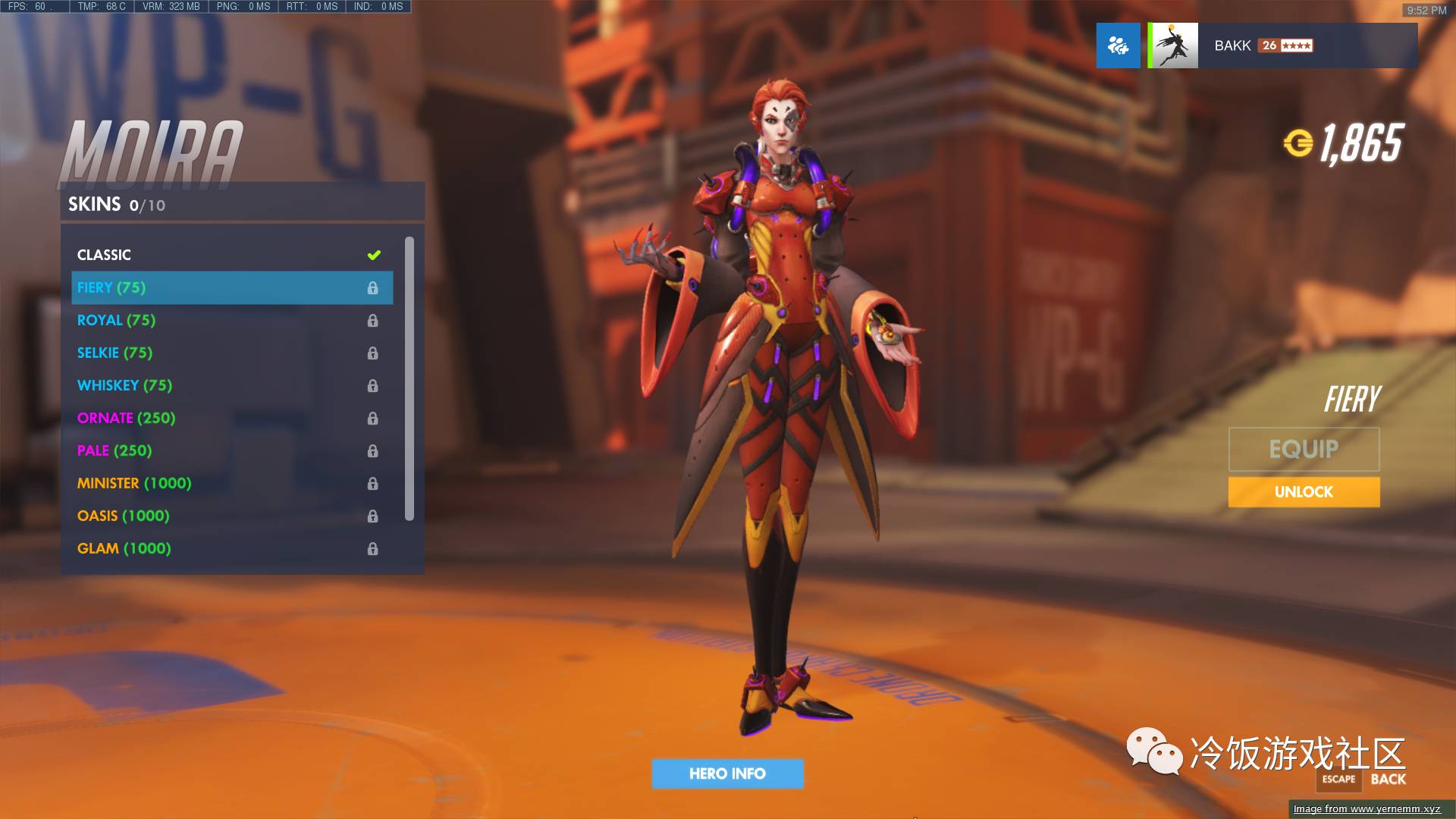The width and height of the screenshot is (1456, 819).
Task: Click the skins list scrollbar
Action: coord(409,379)
